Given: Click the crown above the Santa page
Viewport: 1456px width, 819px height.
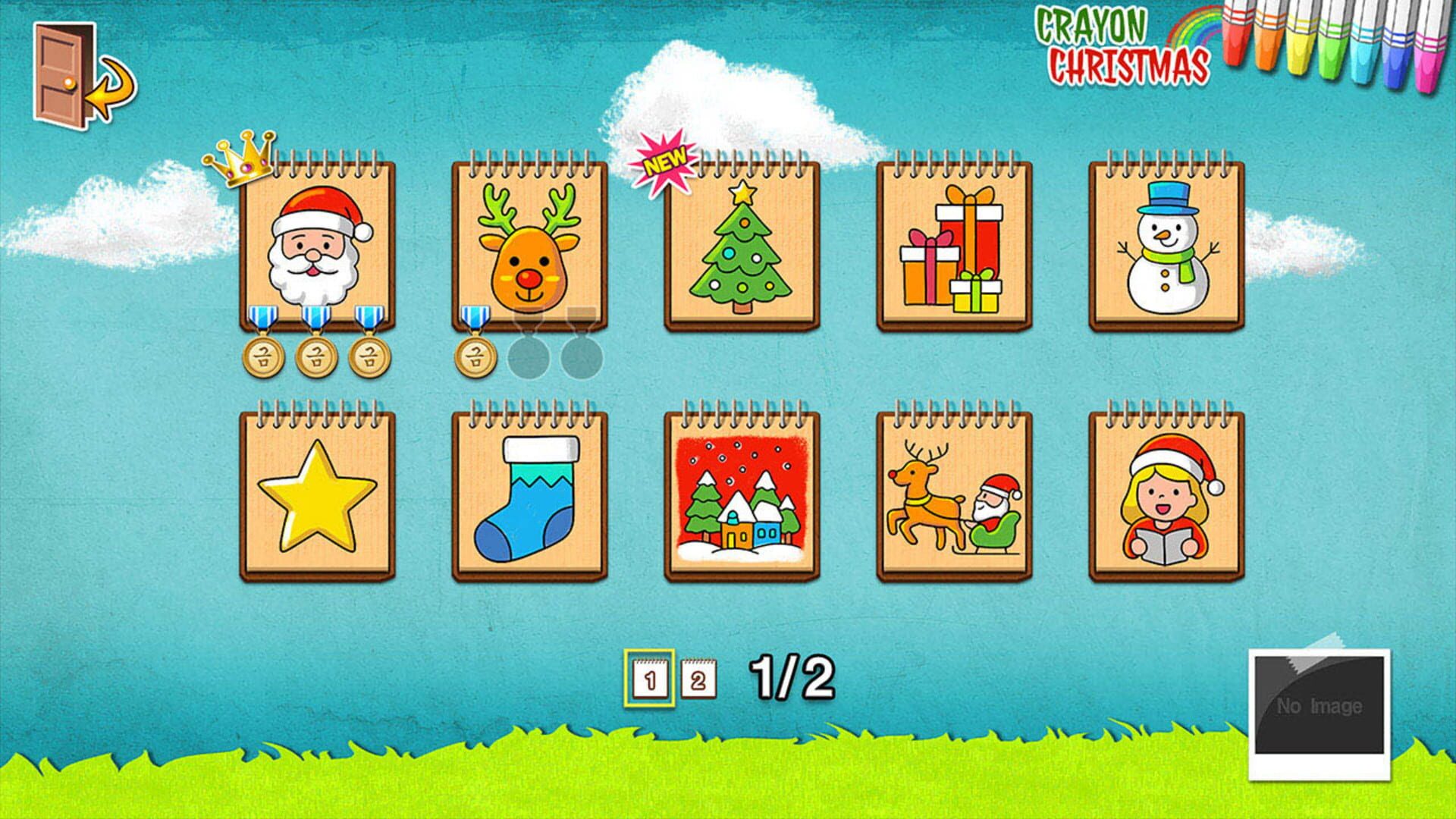Looking at the screenshot, I should 237,159.
